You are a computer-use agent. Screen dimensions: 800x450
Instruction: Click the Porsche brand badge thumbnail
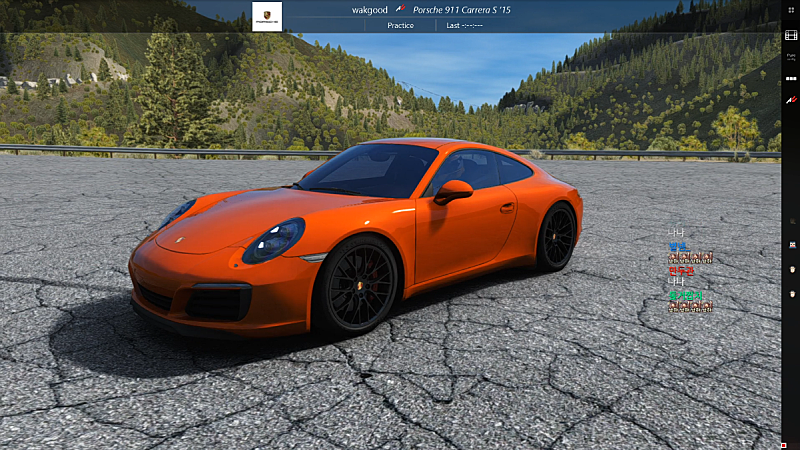point(267,16)
